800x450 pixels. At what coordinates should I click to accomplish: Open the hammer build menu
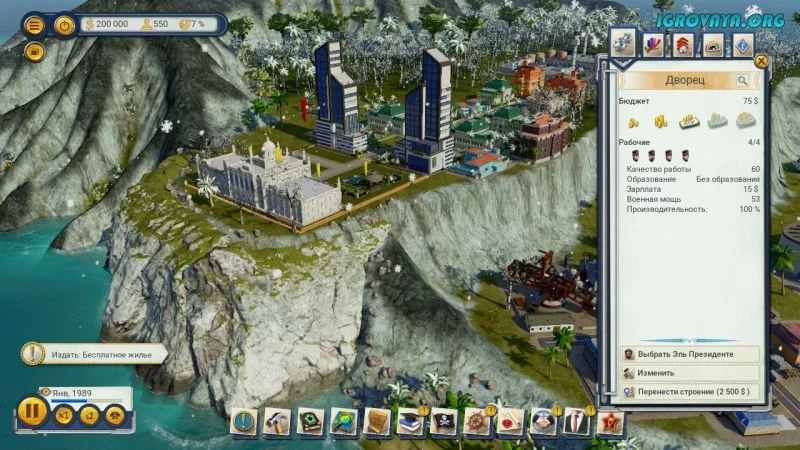(x=277, y=422)
